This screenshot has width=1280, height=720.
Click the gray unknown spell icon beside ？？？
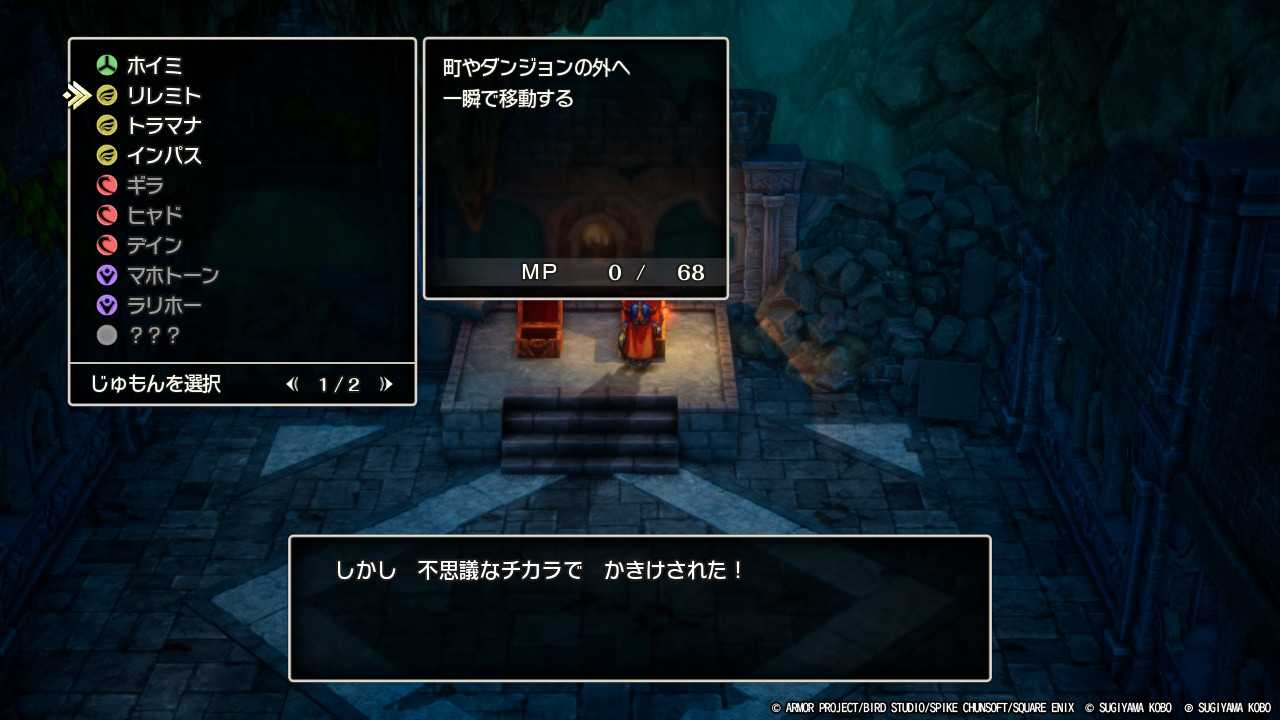coord(106,335)
